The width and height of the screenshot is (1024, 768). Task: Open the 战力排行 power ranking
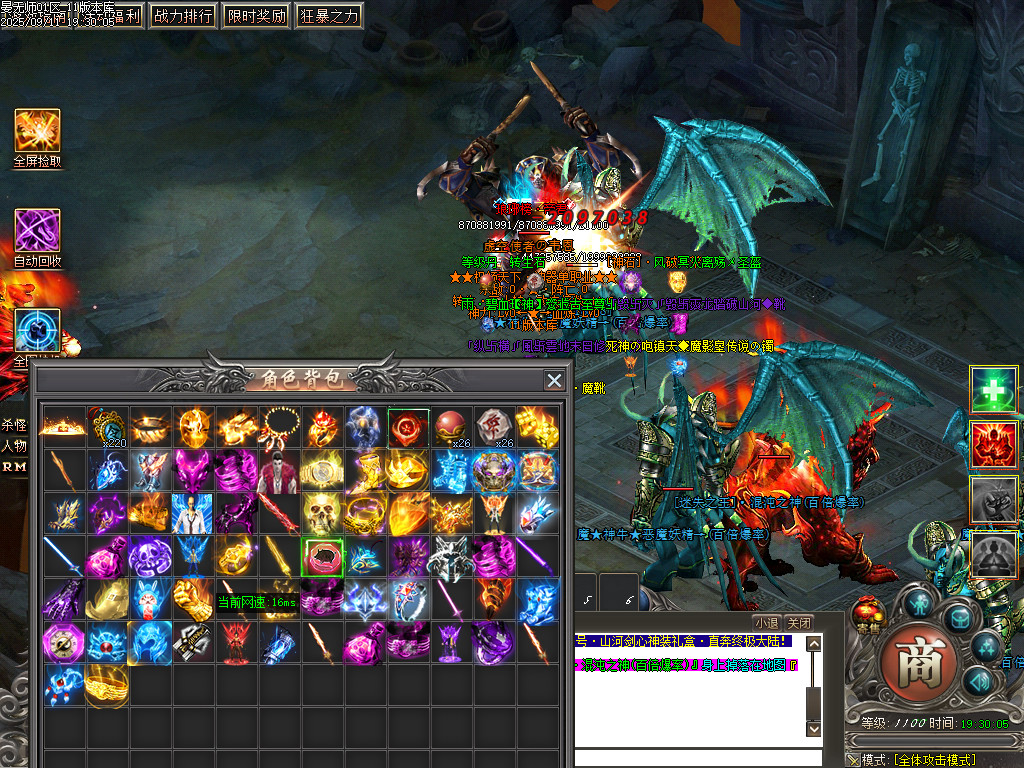[183, 16]
